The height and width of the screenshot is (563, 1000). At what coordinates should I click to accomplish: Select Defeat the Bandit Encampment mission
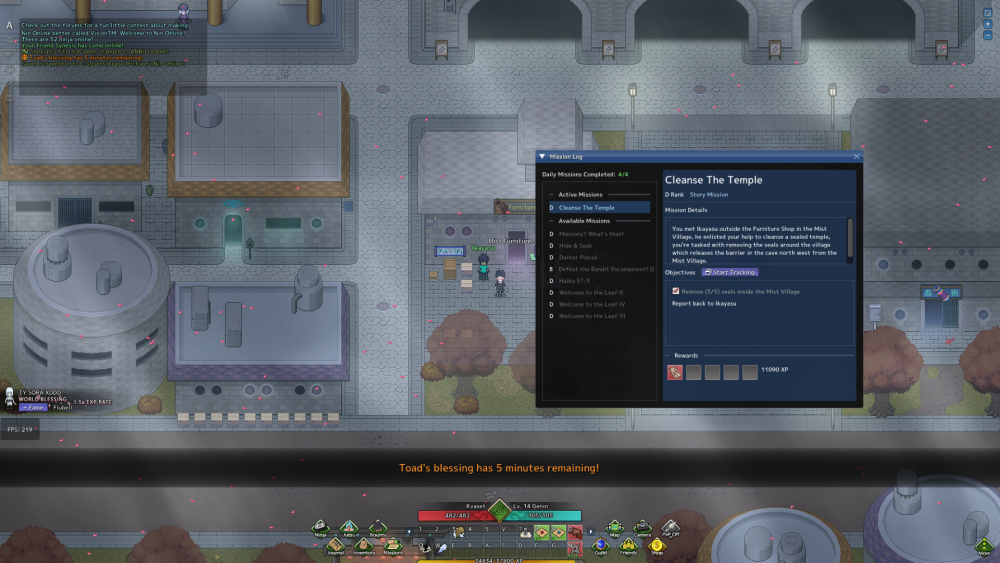coord(605,269)
